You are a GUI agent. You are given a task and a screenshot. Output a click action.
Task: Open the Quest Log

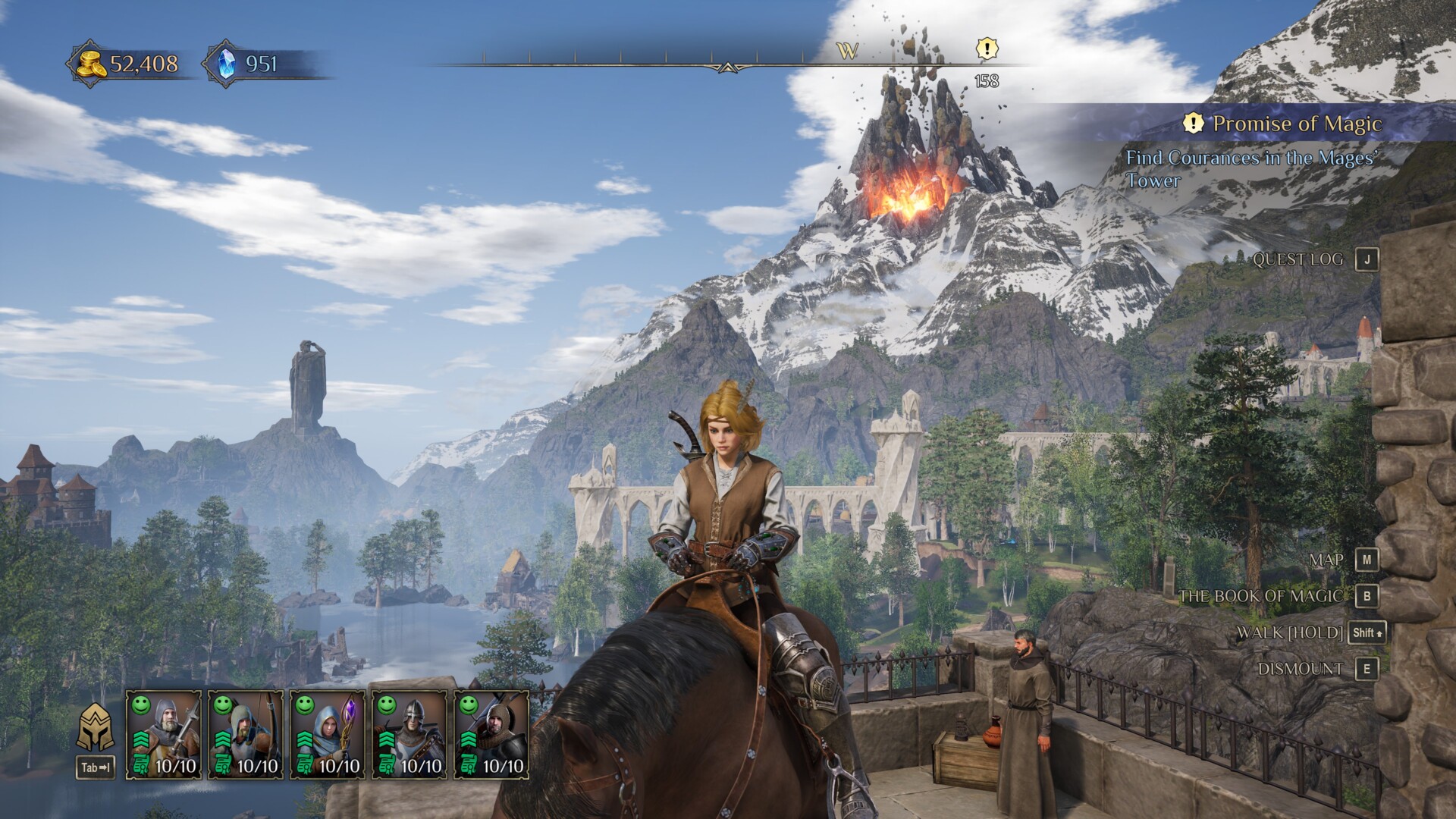pyautogui.click(x=1298, y=259)
